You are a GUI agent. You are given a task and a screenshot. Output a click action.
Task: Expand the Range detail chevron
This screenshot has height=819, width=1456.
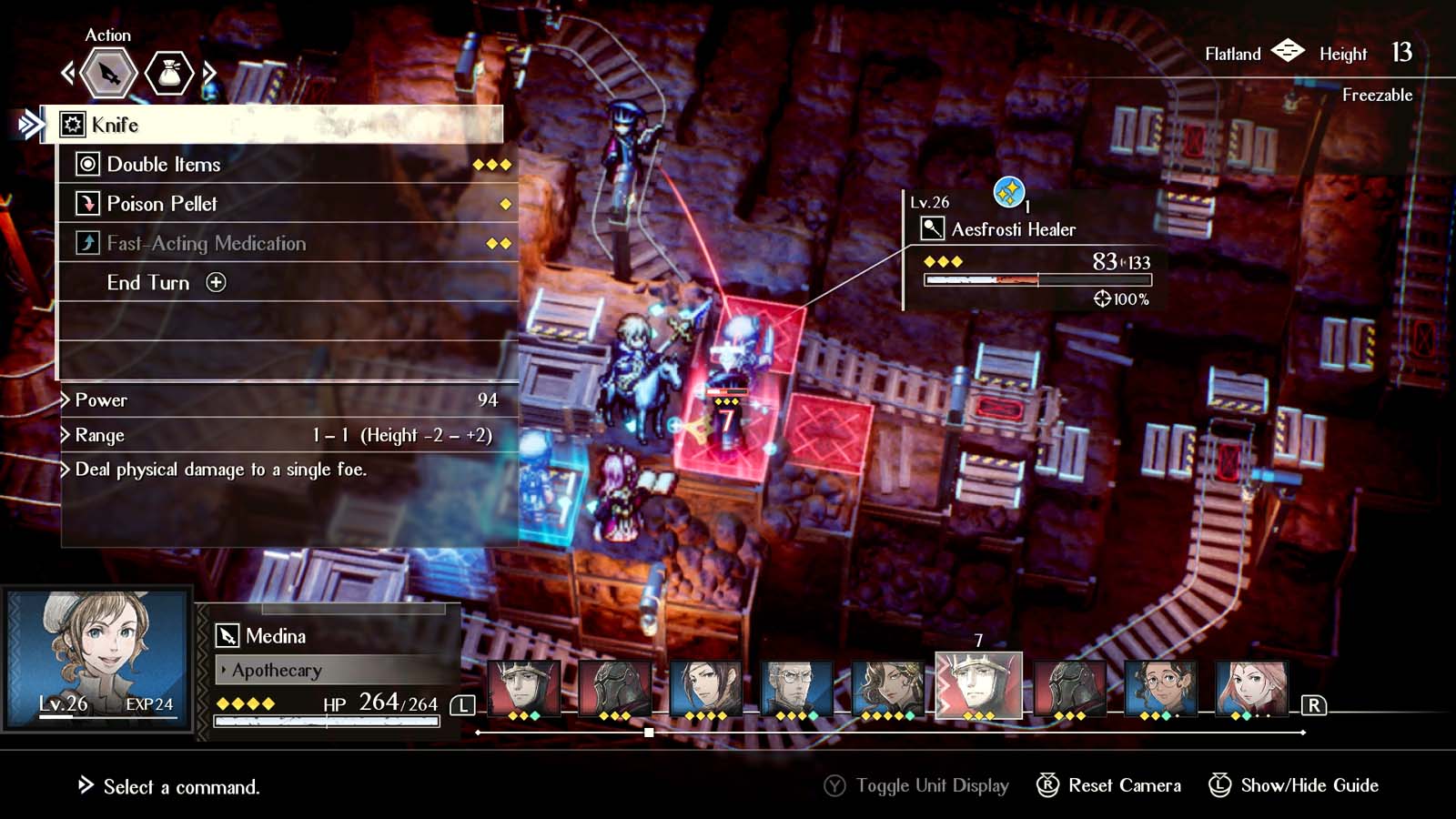coord(65,435)
